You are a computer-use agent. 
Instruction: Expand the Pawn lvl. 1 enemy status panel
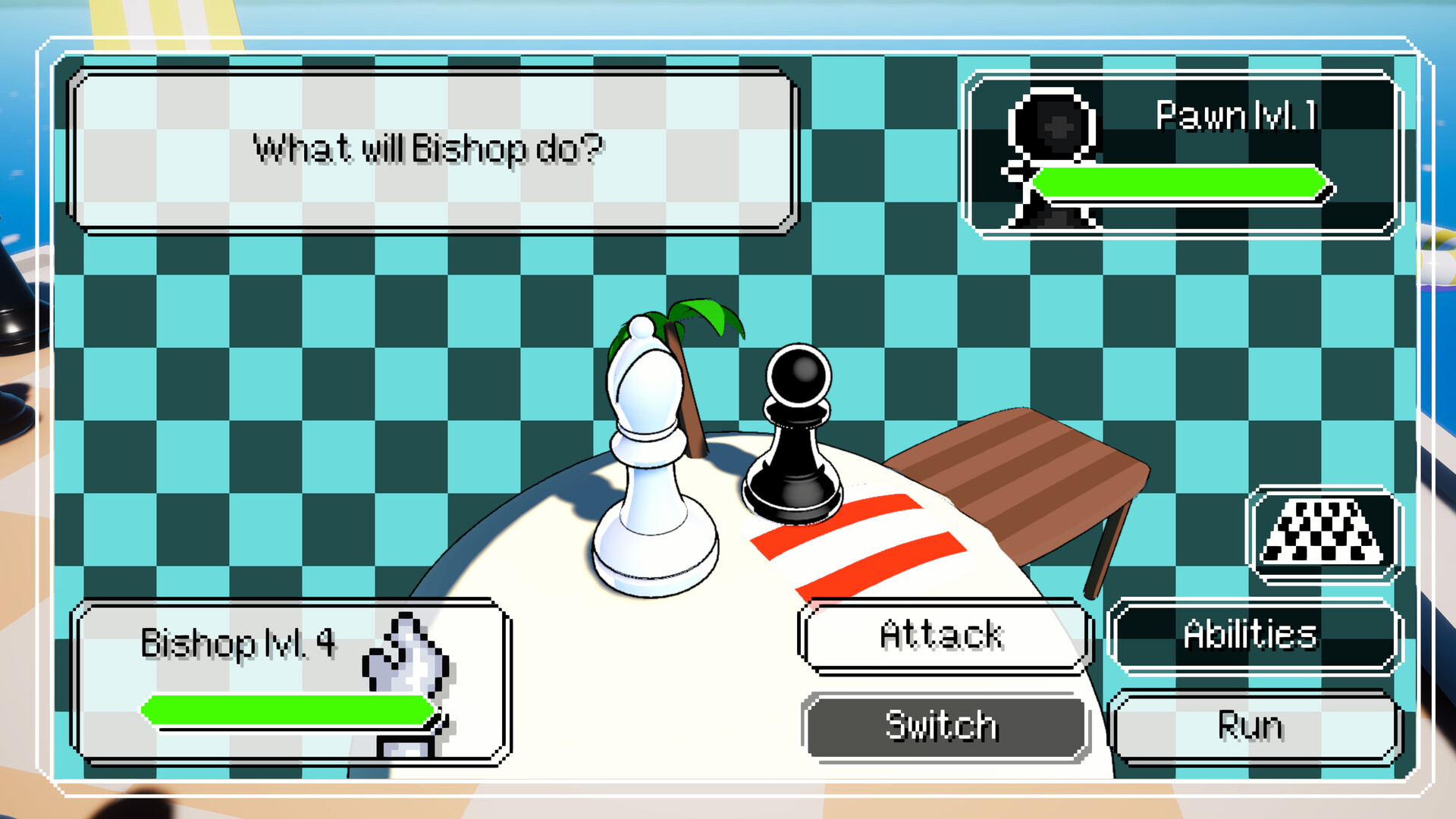(1183, 155)
